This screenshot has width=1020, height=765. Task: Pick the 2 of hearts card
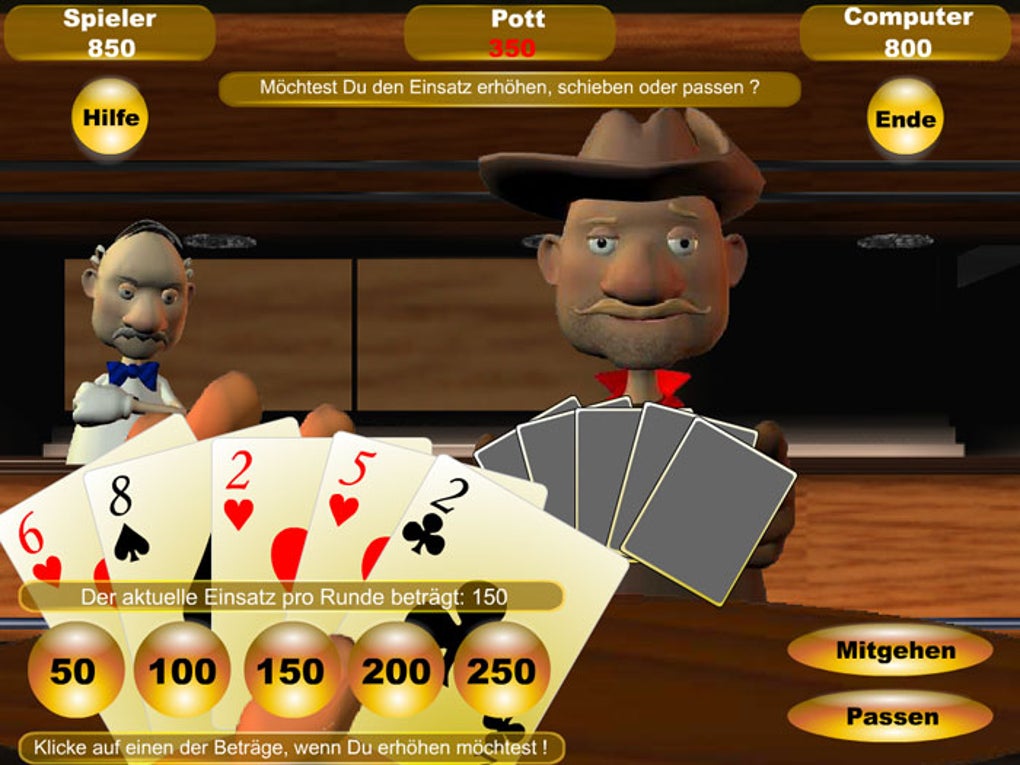point(245,500)
